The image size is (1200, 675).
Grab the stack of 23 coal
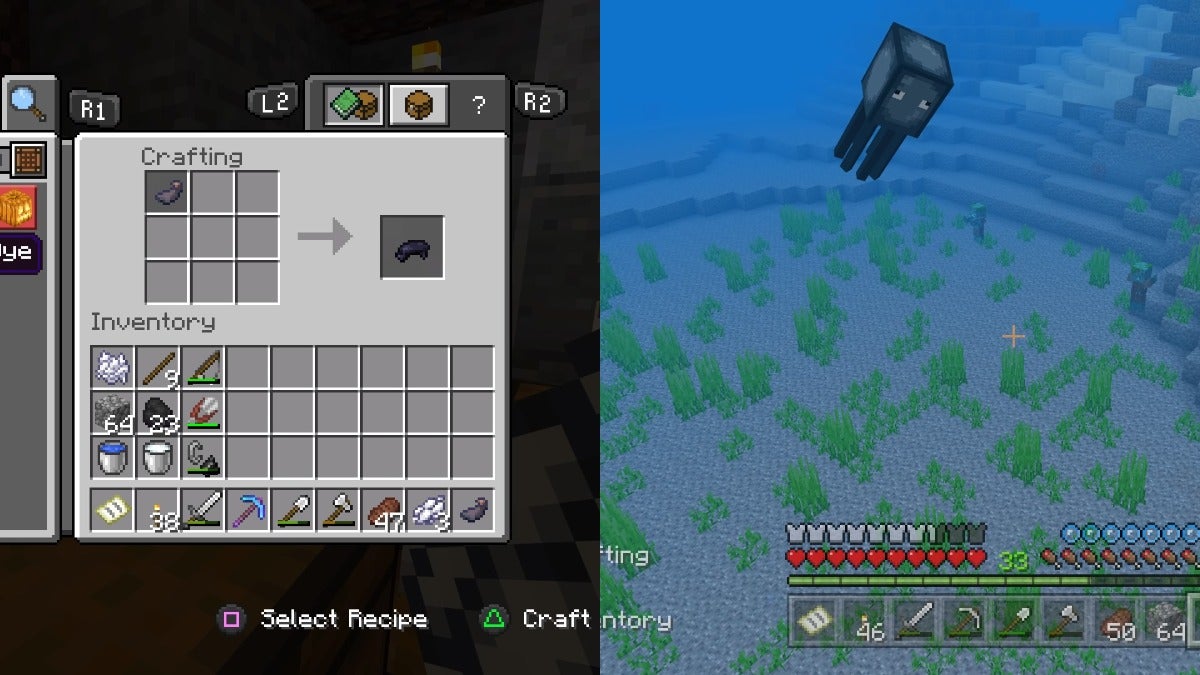pos(158,413)
